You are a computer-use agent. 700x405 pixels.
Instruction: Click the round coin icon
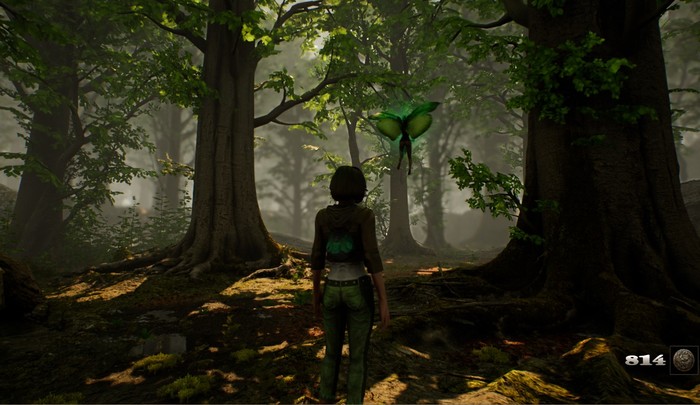pos(684,359)
